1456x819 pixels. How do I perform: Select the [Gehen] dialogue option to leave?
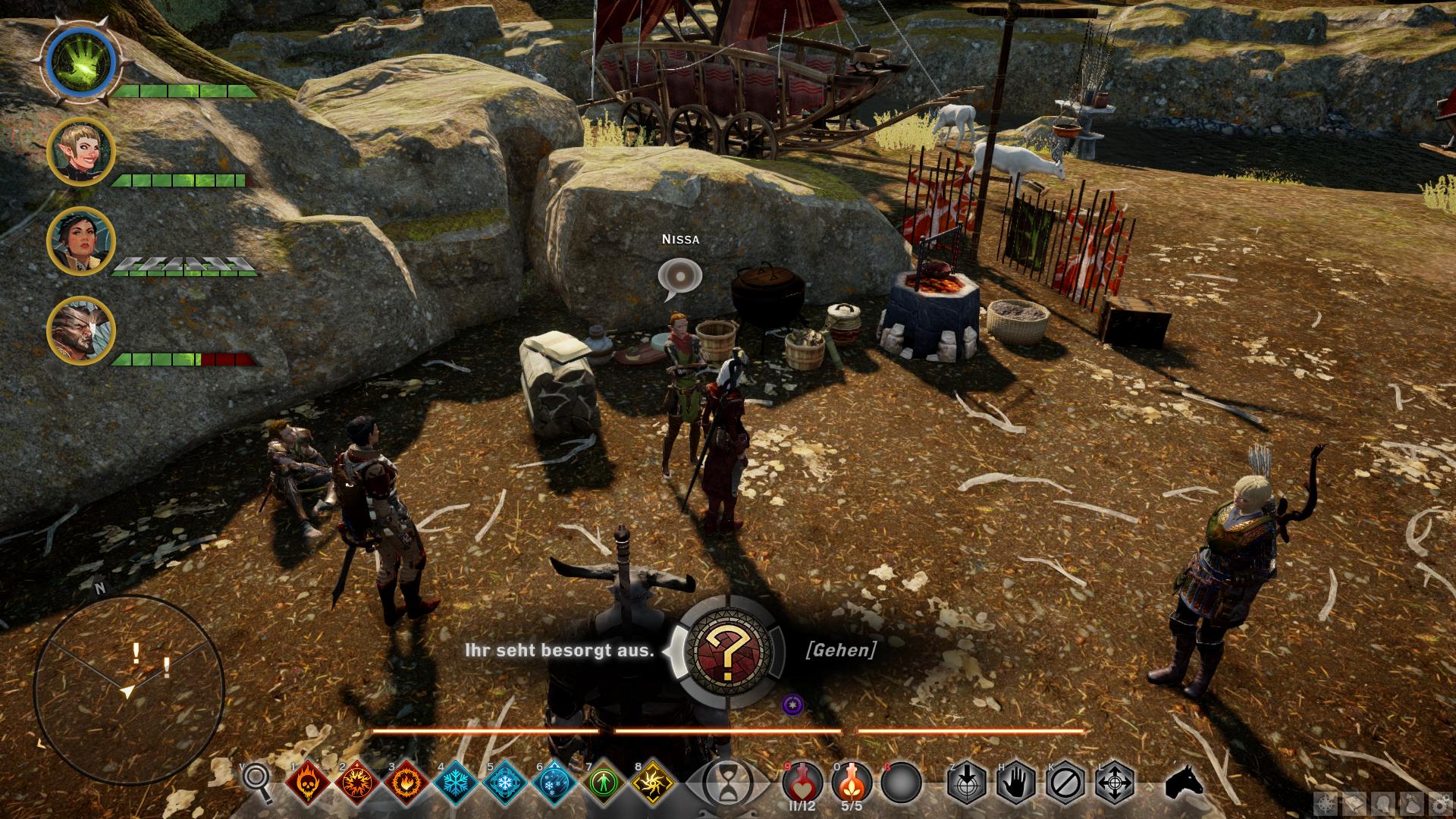point(840,650)
